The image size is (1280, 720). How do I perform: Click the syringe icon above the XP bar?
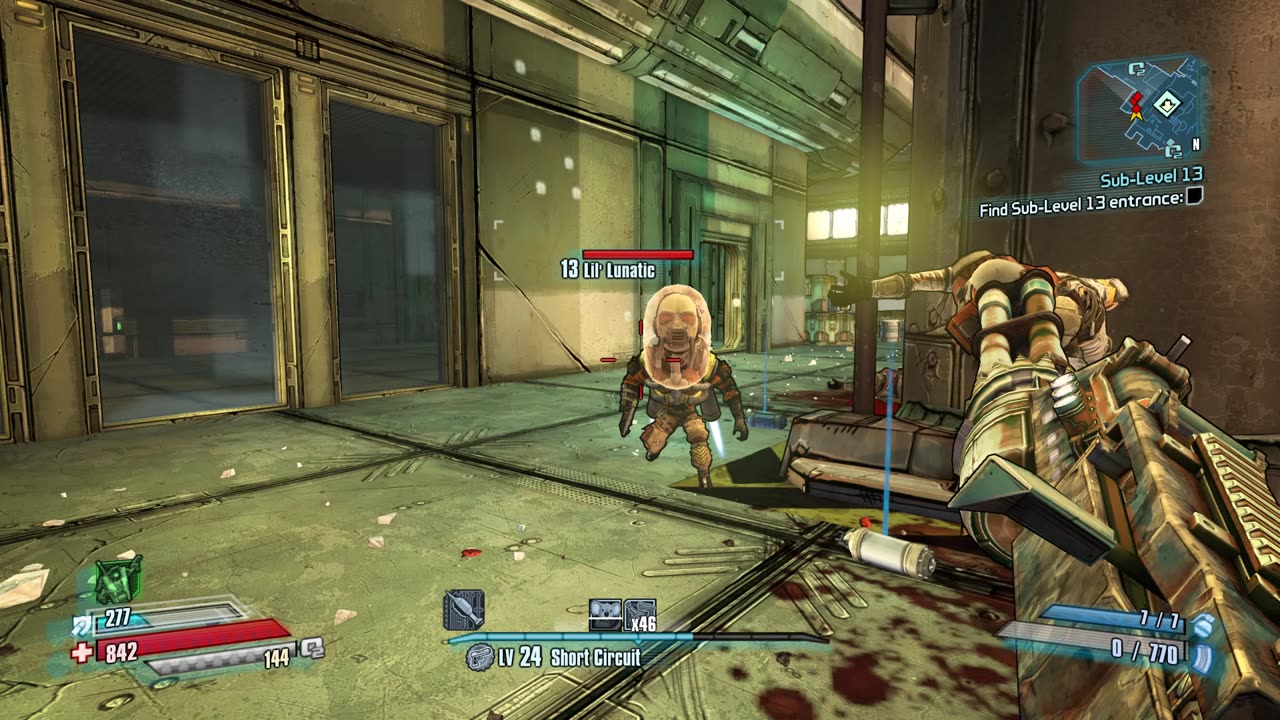[464, 610]
